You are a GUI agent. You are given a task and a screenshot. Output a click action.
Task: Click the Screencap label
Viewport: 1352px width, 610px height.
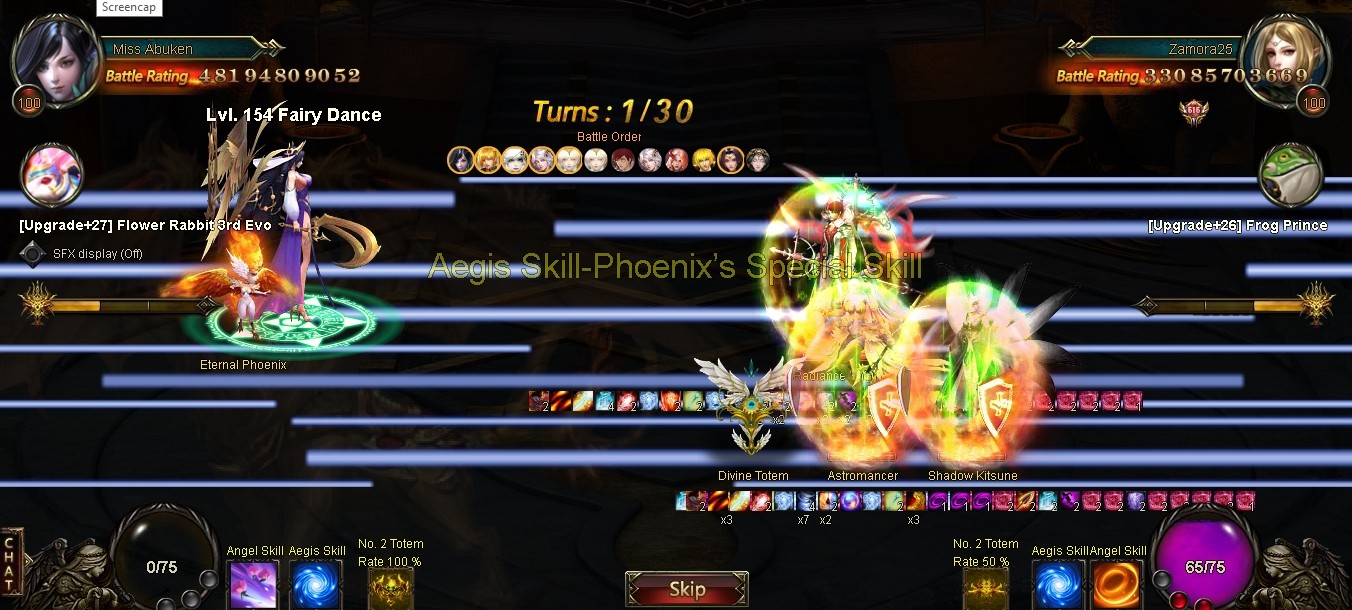coord(131,7)
